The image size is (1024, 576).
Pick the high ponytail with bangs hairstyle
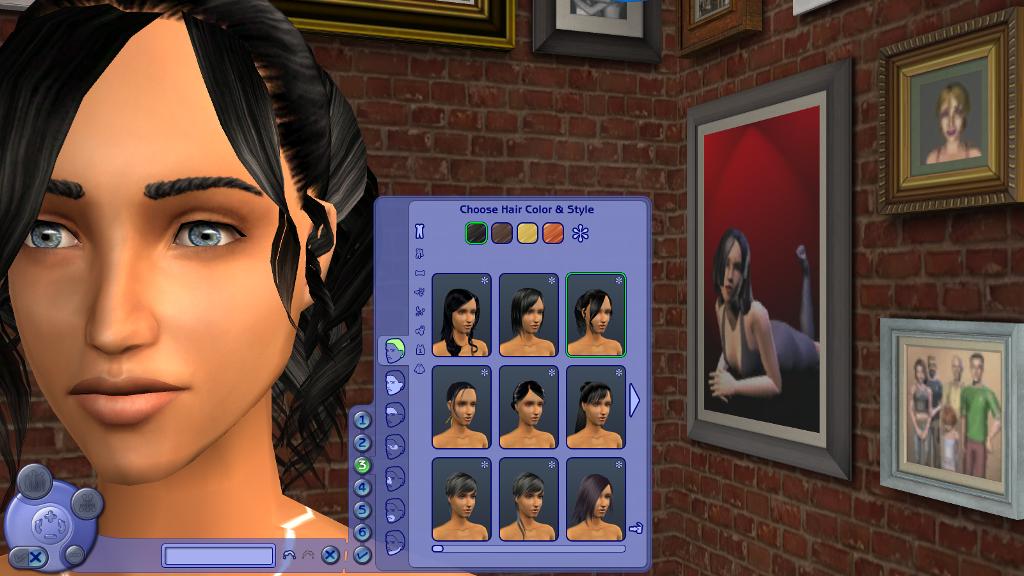point(596,407)
